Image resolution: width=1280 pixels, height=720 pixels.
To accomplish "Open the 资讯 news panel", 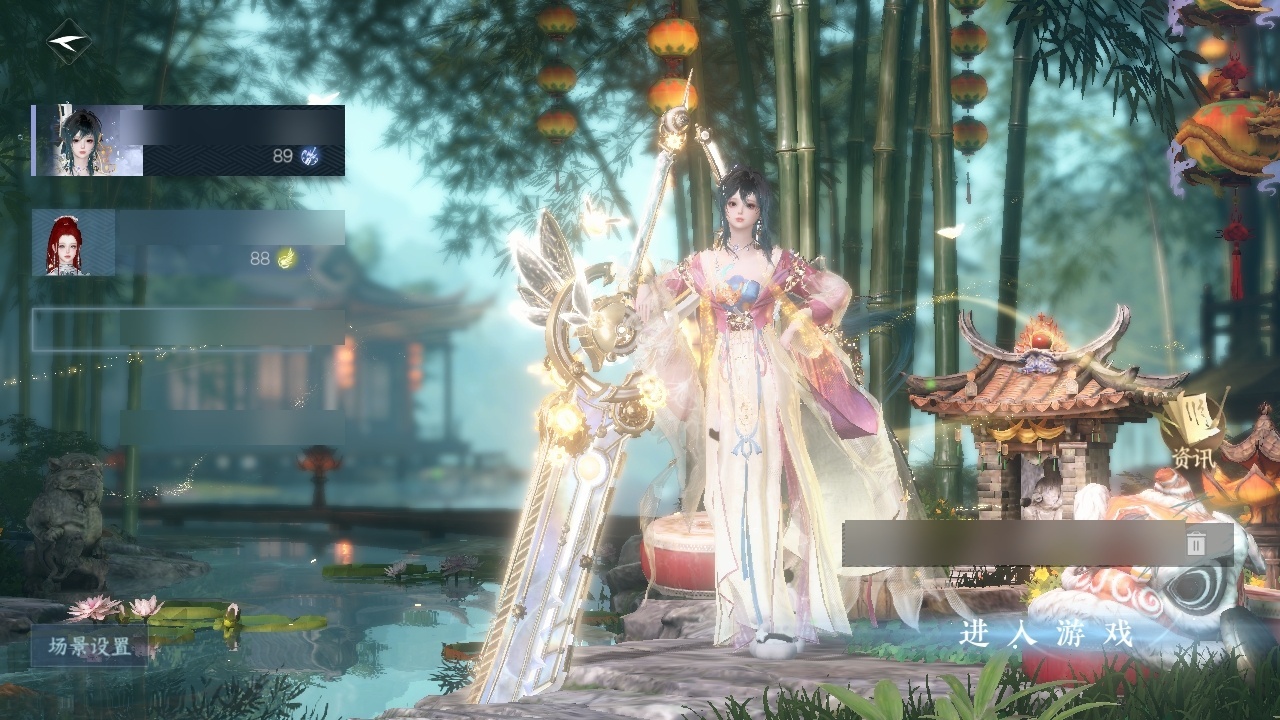I will [1194, 438].
